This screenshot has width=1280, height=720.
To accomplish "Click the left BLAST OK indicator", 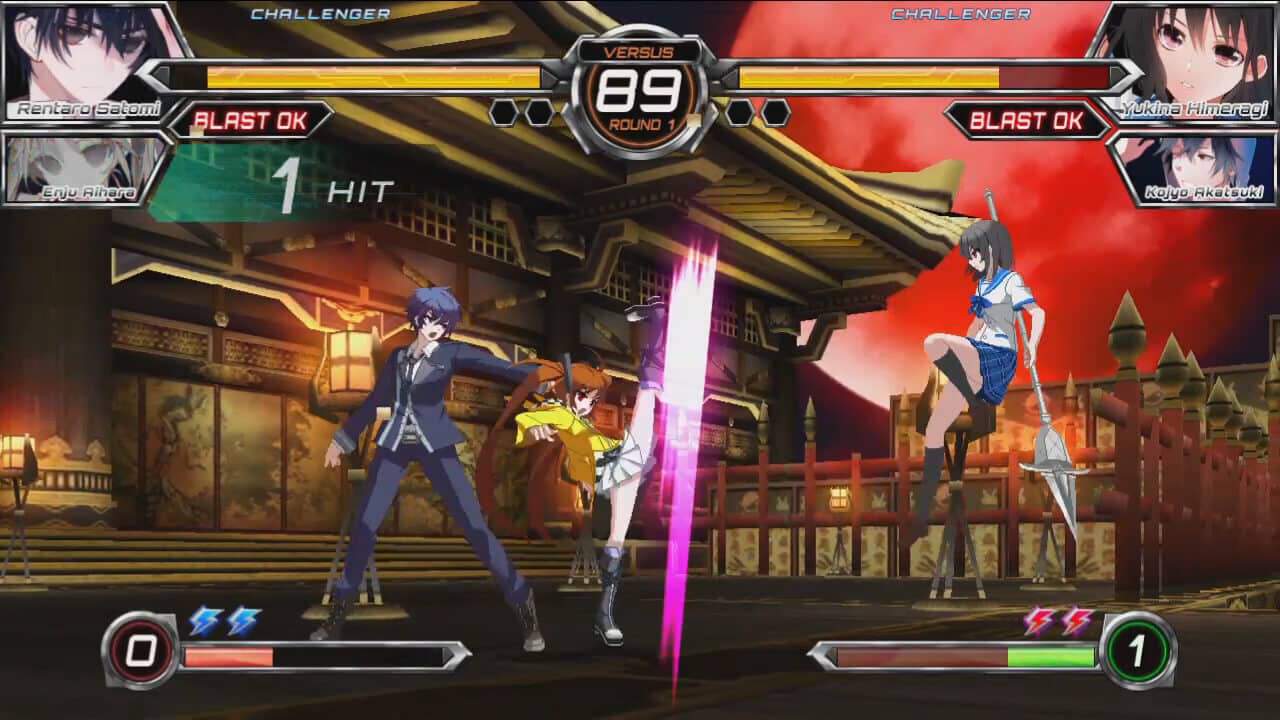I will click(249, 121).
